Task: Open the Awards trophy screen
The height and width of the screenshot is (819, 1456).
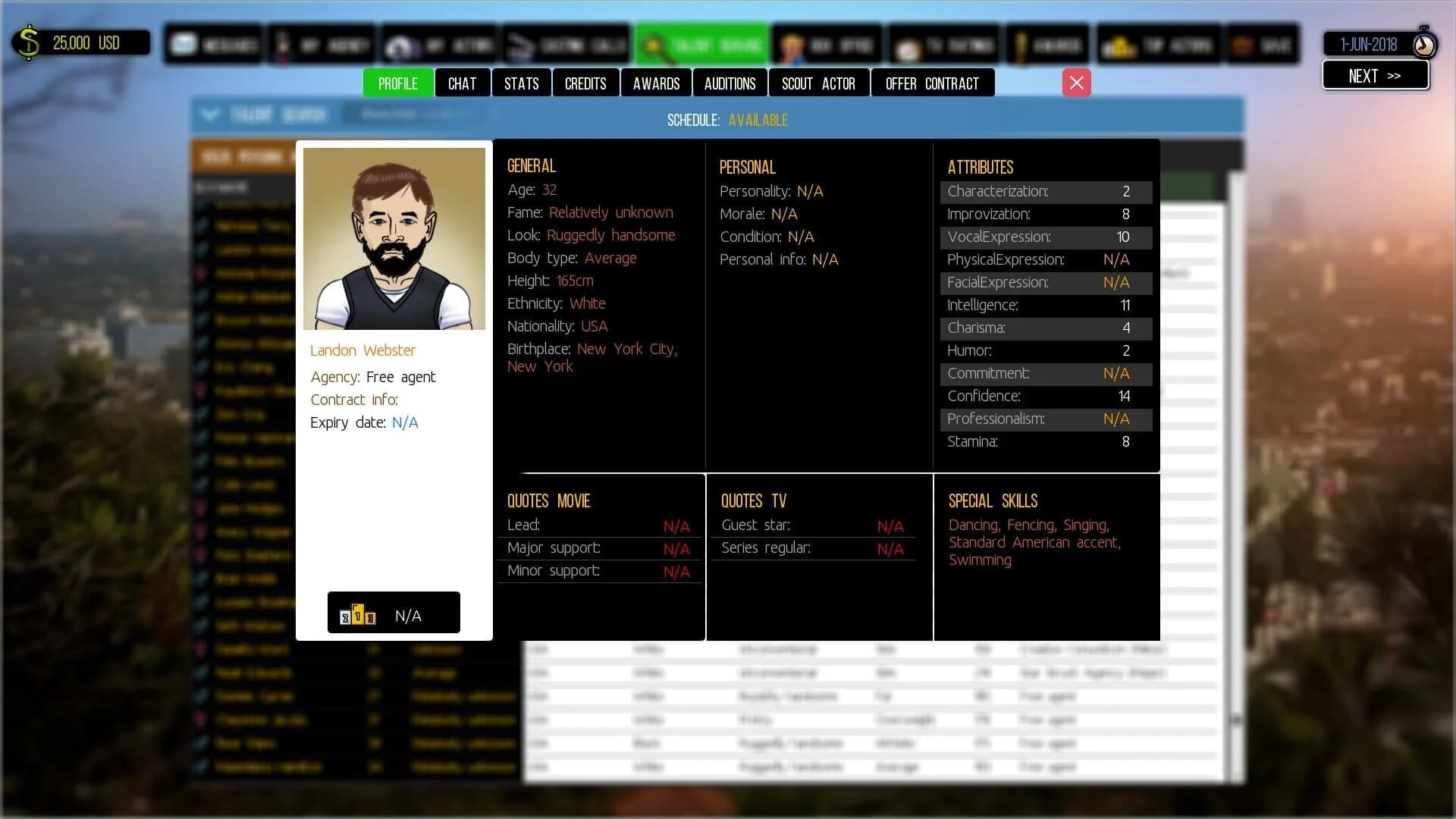Action: pos(1046,44)
